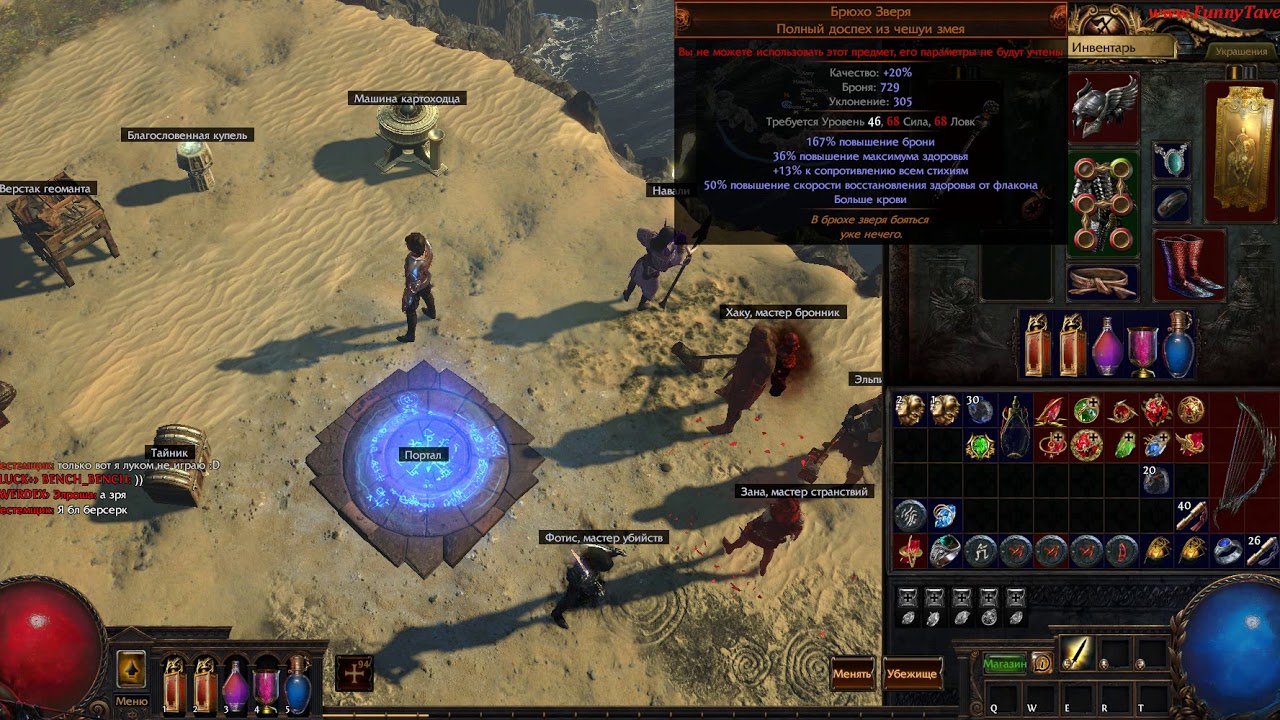Pick up the stack of 40 scrolls

click(1190, 514)
